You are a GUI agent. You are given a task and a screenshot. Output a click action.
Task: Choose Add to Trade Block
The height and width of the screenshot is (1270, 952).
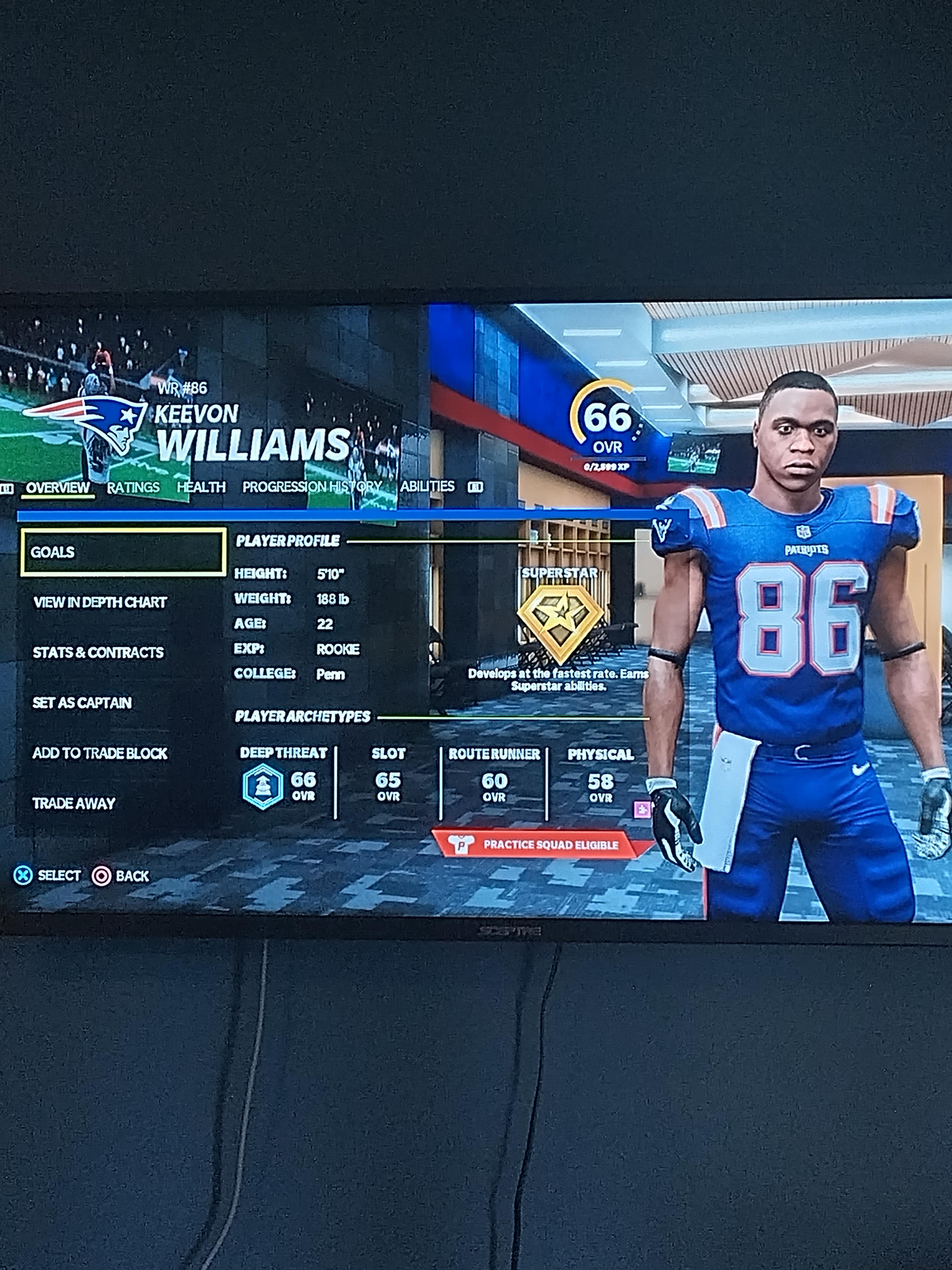click(100, 753)
